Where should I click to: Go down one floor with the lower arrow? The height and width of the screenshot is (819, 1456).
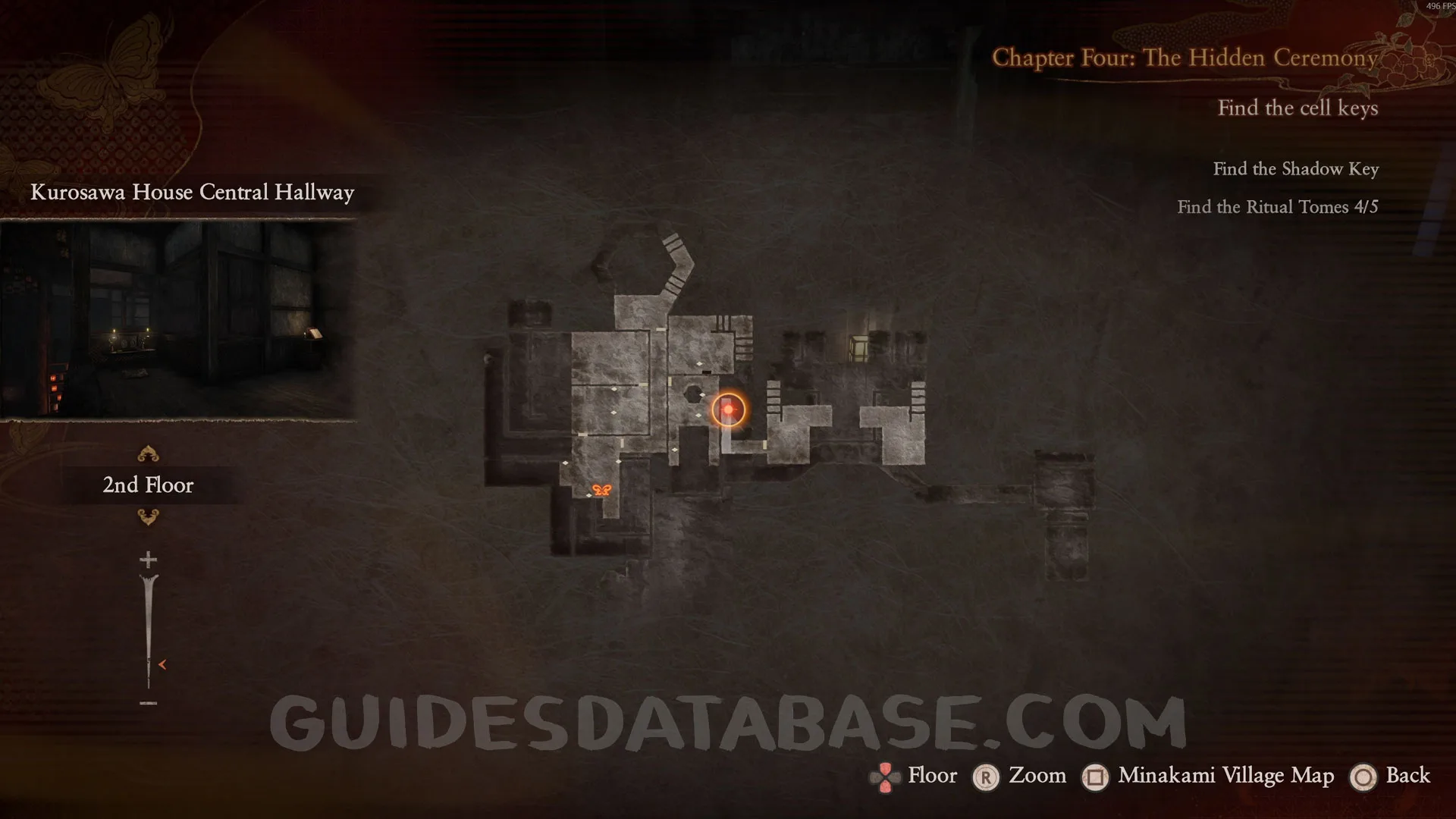[x=148, y=517]
